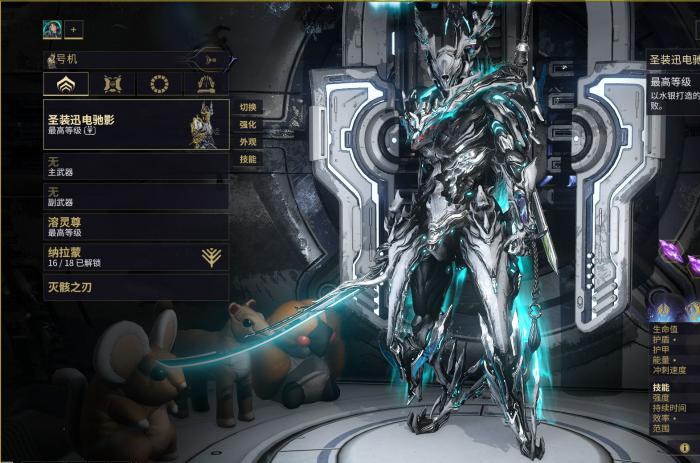This screenshot has width=700, height=463.
Task: Switch to the second loadout category tab
Action: pyautogui.click(x=112, y=84)
